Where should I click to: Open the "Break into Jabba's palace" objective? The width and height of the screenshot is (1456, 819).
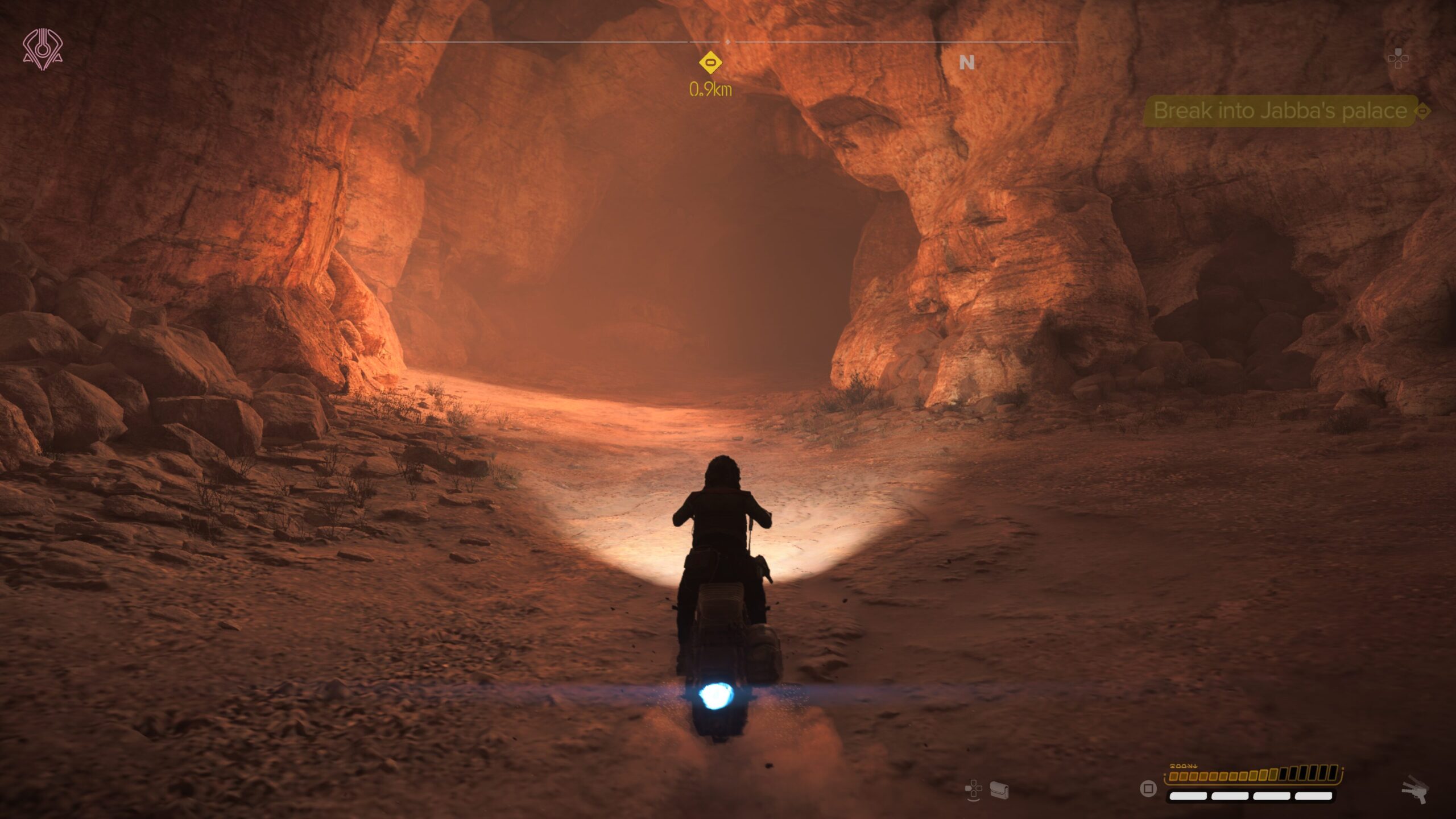click(x=1280, y=110)
